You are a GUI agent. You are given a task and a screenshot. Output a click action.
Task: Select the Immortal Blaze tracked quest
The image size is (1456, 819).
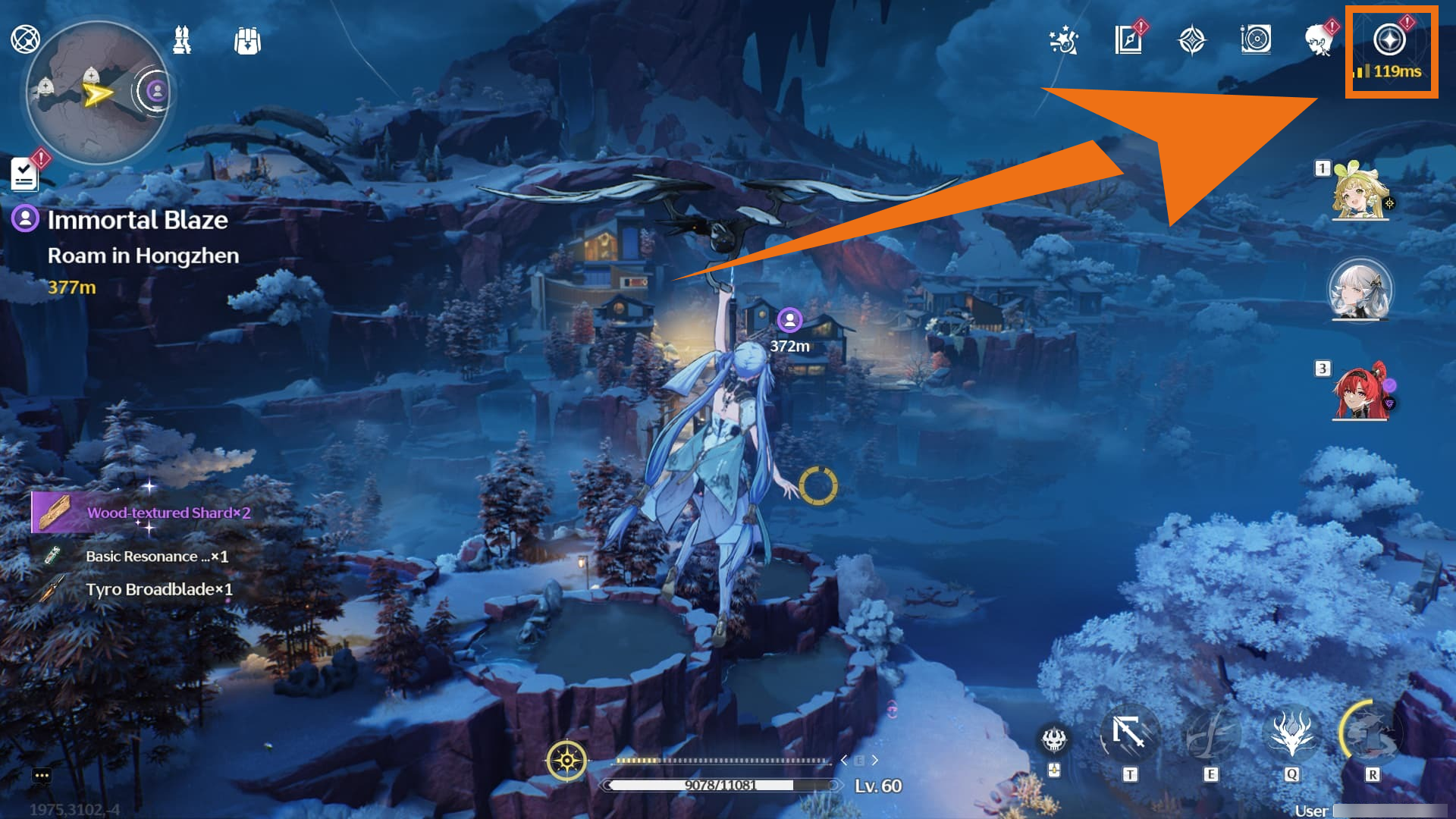[x=137, y=220]
